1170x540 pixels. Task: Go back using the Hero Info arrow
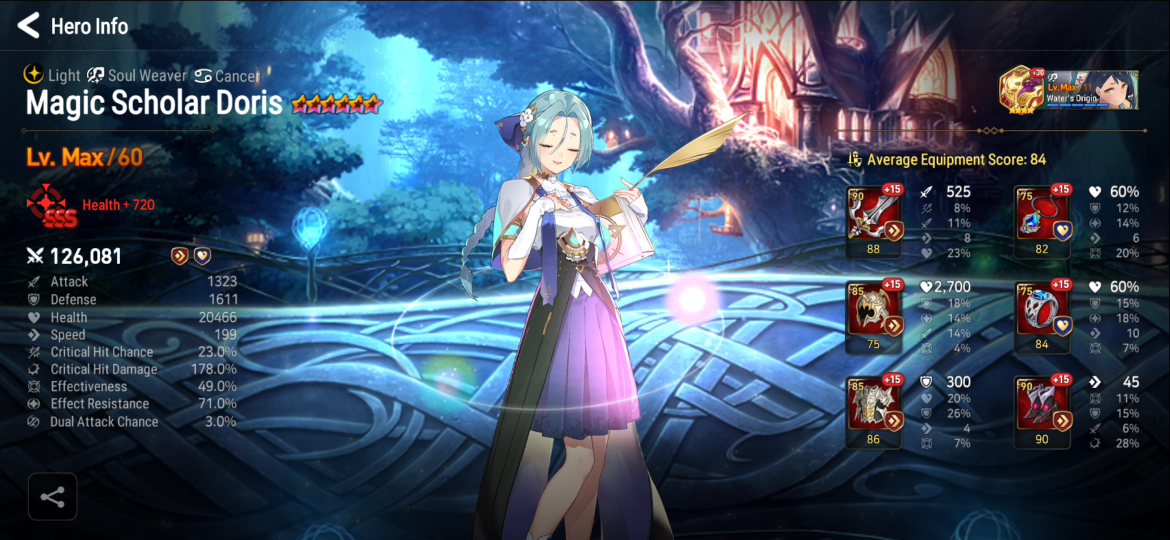click(29, 26)
